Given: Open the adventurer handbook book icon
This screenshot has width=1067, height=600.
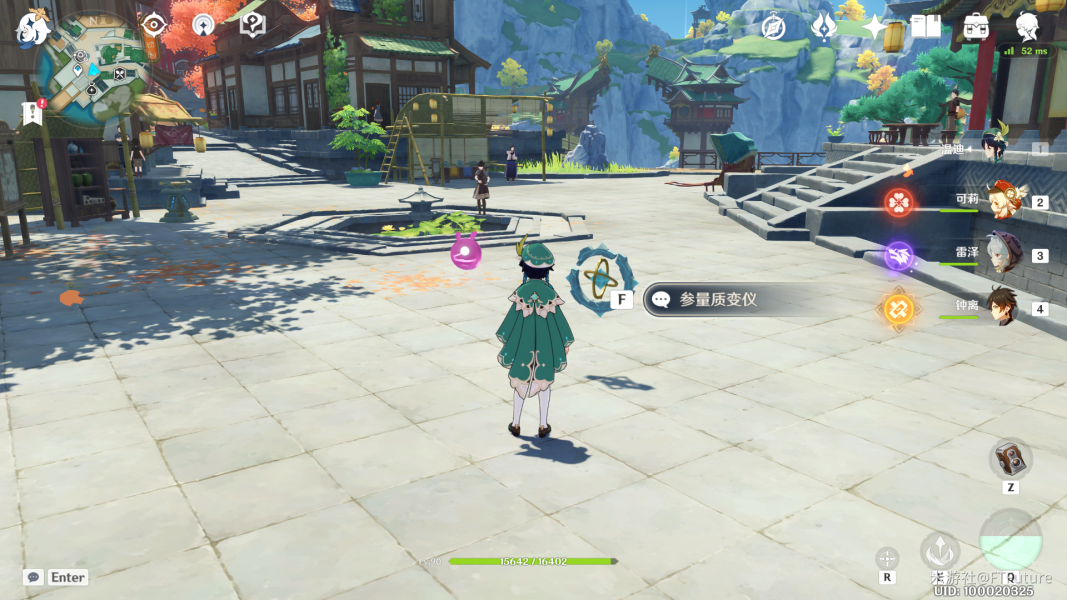Looking at the screenshot, I should 926,27.
